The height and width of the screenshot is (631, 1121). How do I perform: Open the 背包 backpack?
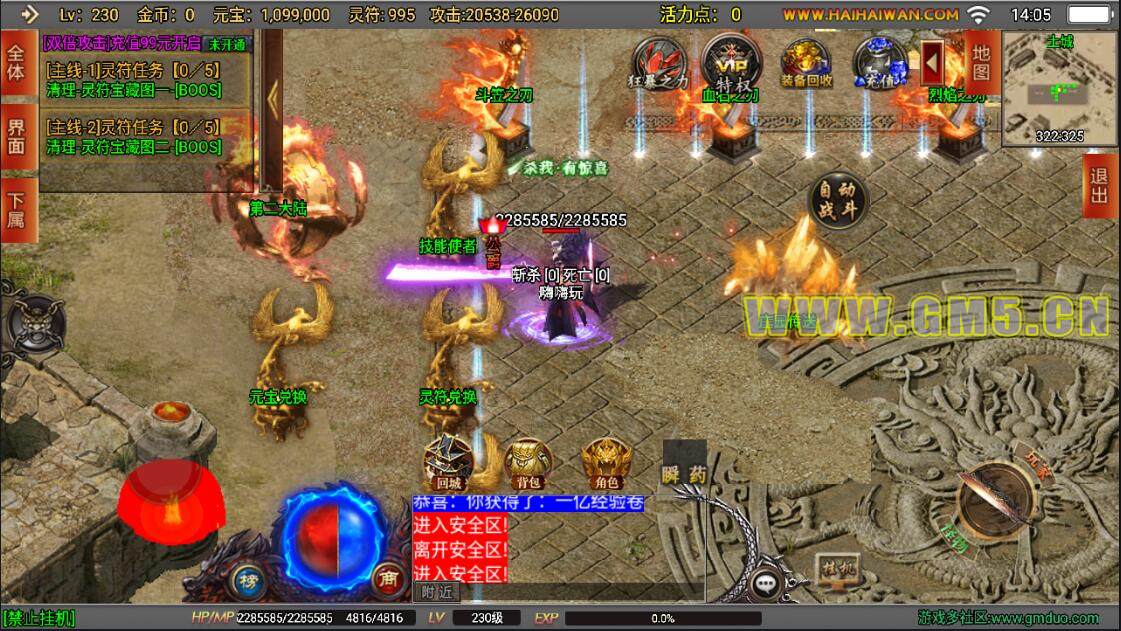coord(528,463)
